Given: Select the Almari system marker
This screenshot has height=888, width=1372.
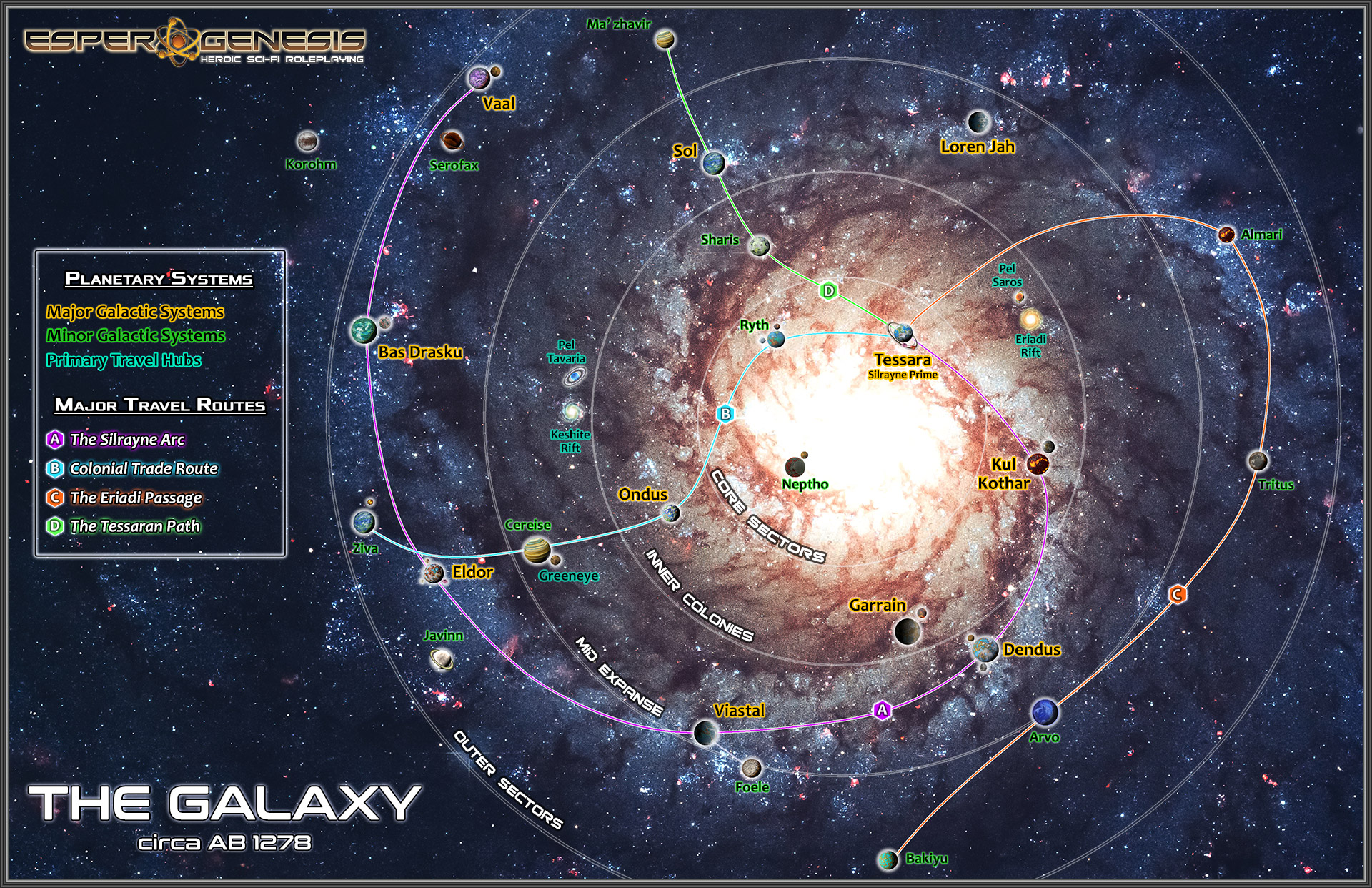Looking at the screenshot, I should pos(1226,235).
